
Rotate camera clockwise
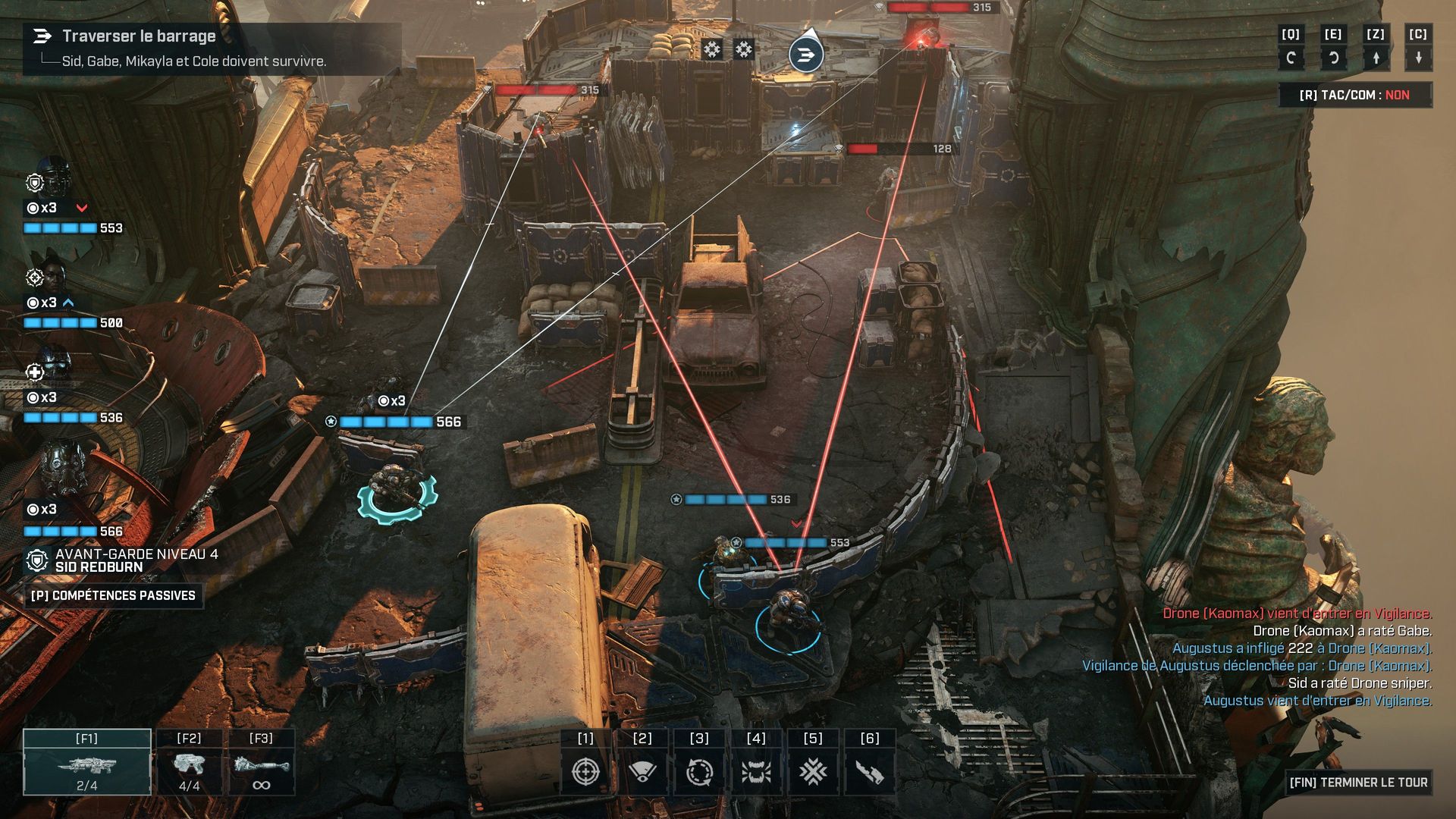[x=1333, y=58]
